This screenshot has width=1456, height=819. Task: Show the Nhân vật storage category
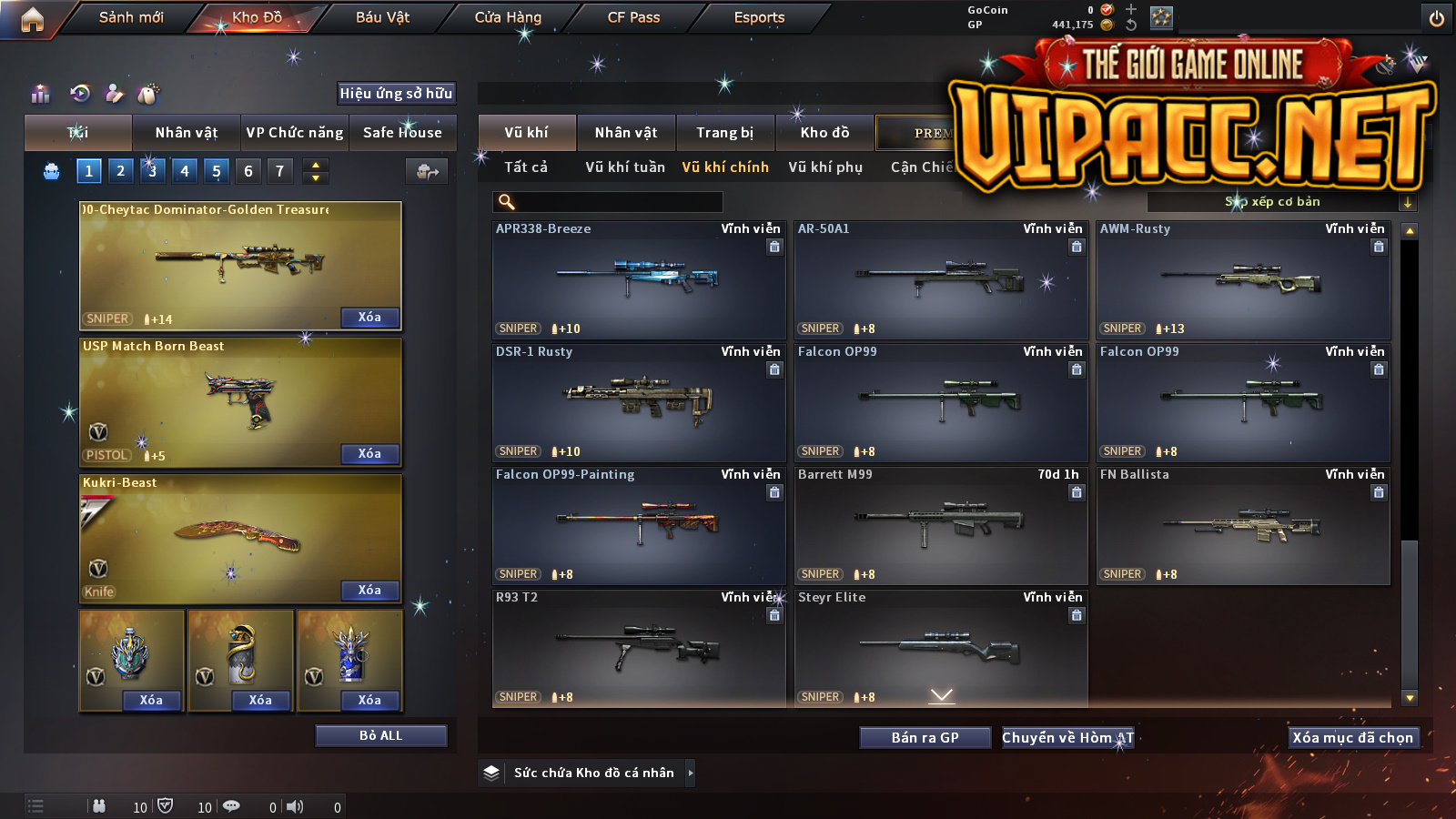(x=626, y=133)
